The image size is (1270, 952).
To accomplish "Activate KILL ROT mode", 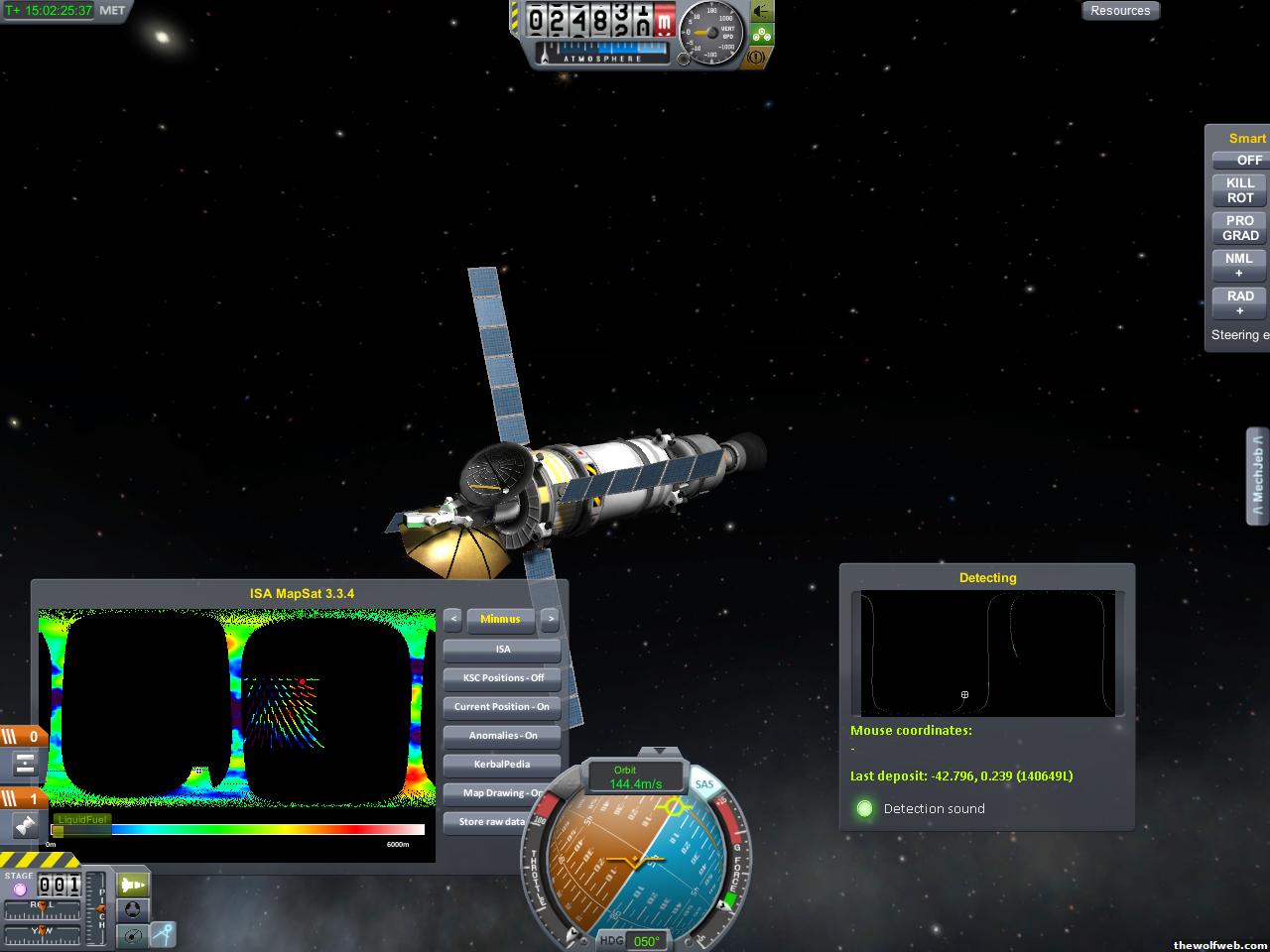I will click(1240, 190).
